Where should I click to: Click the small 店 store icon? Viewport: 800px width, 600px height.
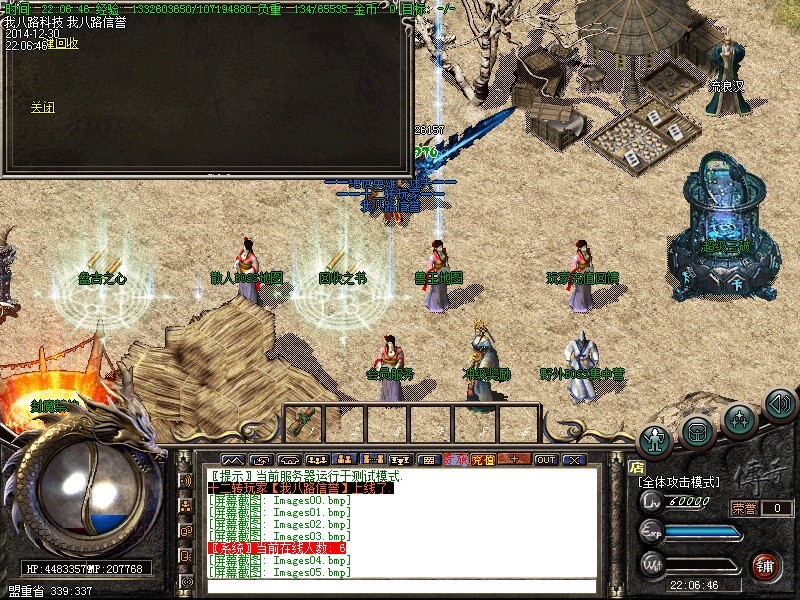click(x=636, y=467)
